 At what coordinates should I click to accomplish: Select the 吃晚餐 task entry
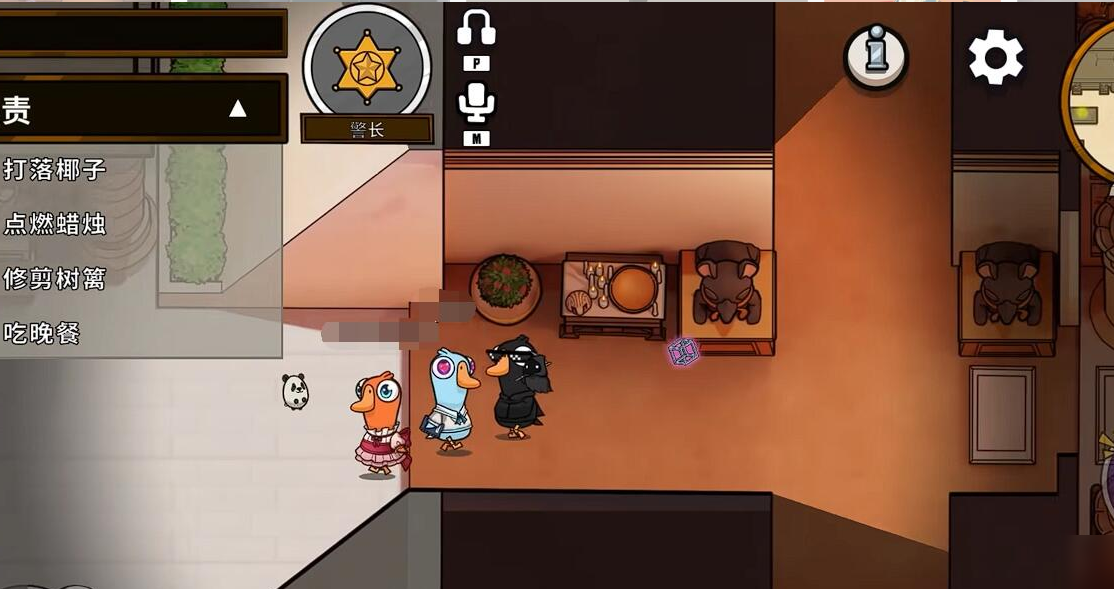click(x=42, y=334)
